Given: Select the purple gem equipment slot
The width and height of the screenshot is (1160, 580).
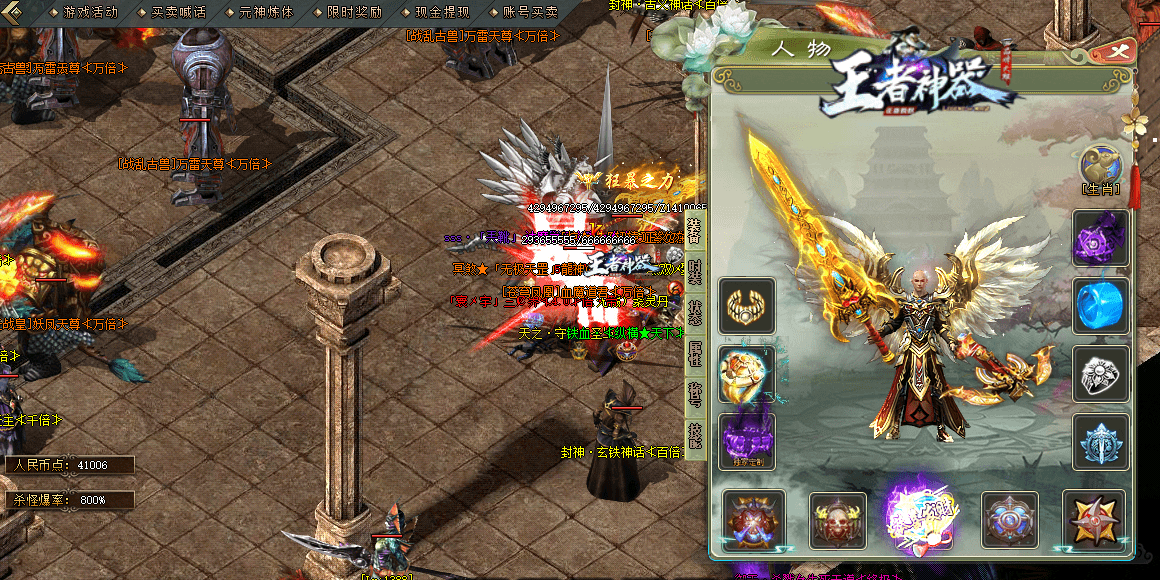Looking at the screenshot, I should [x=1101, y=237].
